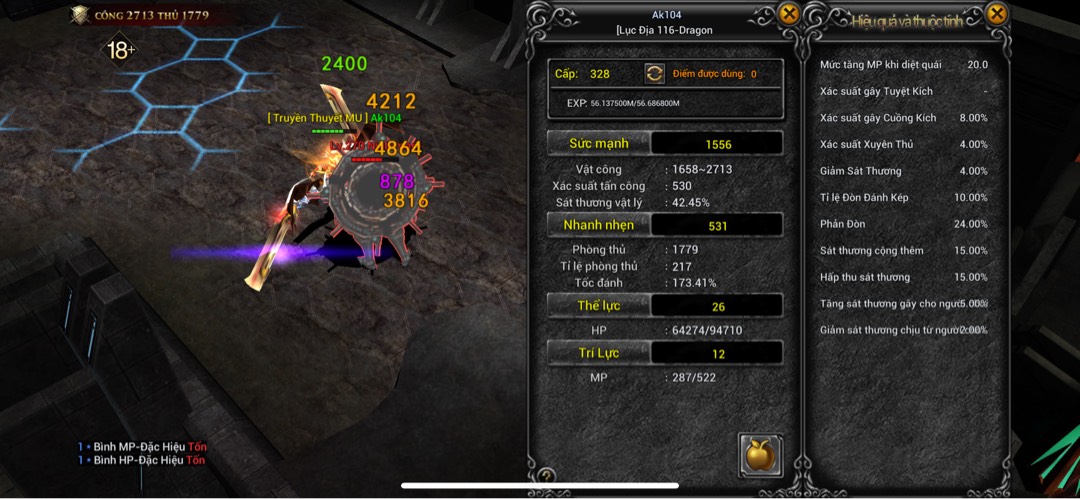Close the Ak104 character stats panel
The height and width of the screenshot is (499, 1080).
tap(789, 14)
